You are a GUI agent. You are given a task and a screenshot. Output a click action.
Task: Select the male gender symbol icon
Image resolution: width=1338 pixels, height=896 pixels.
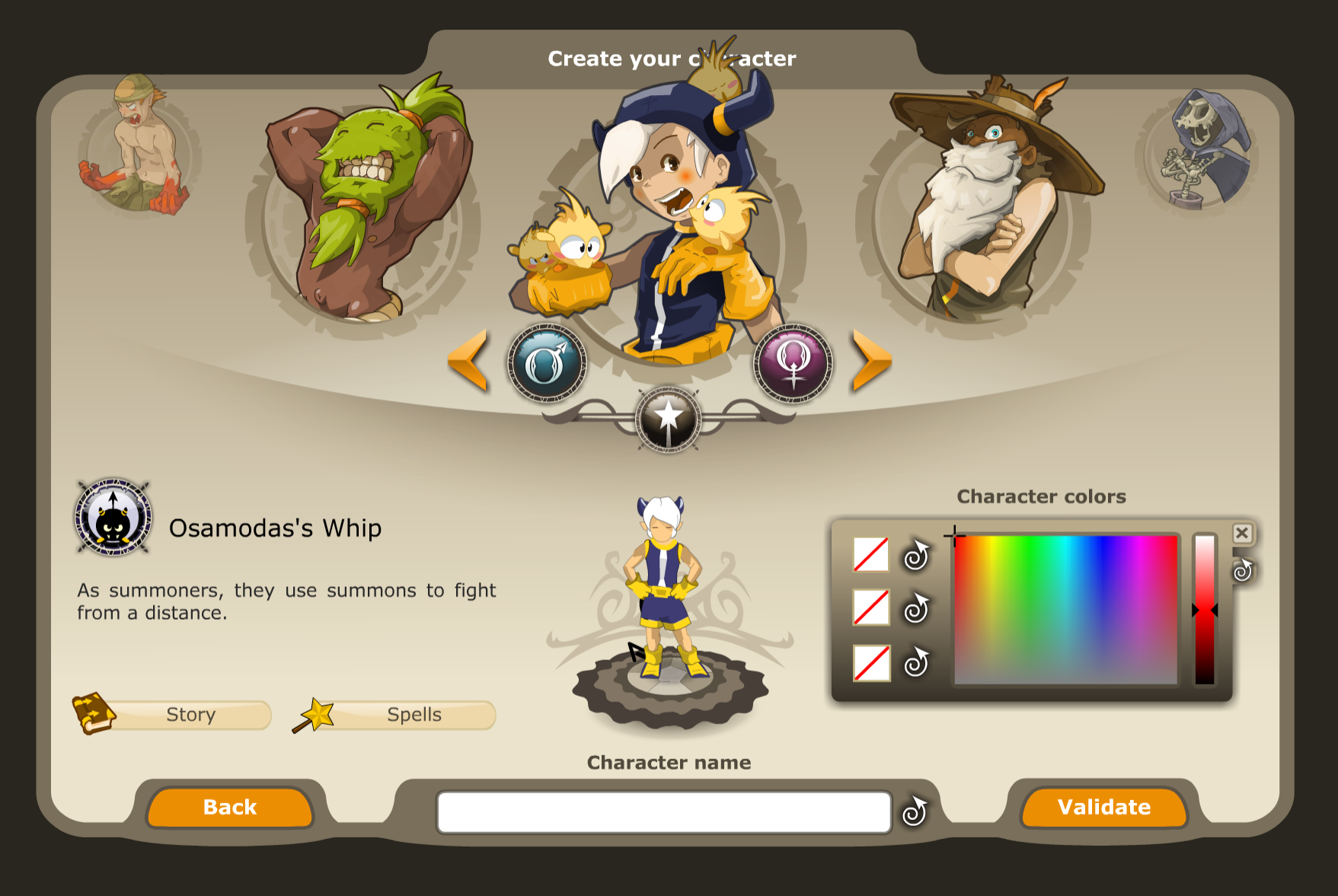pyautogui.click(x=548, y=363)
